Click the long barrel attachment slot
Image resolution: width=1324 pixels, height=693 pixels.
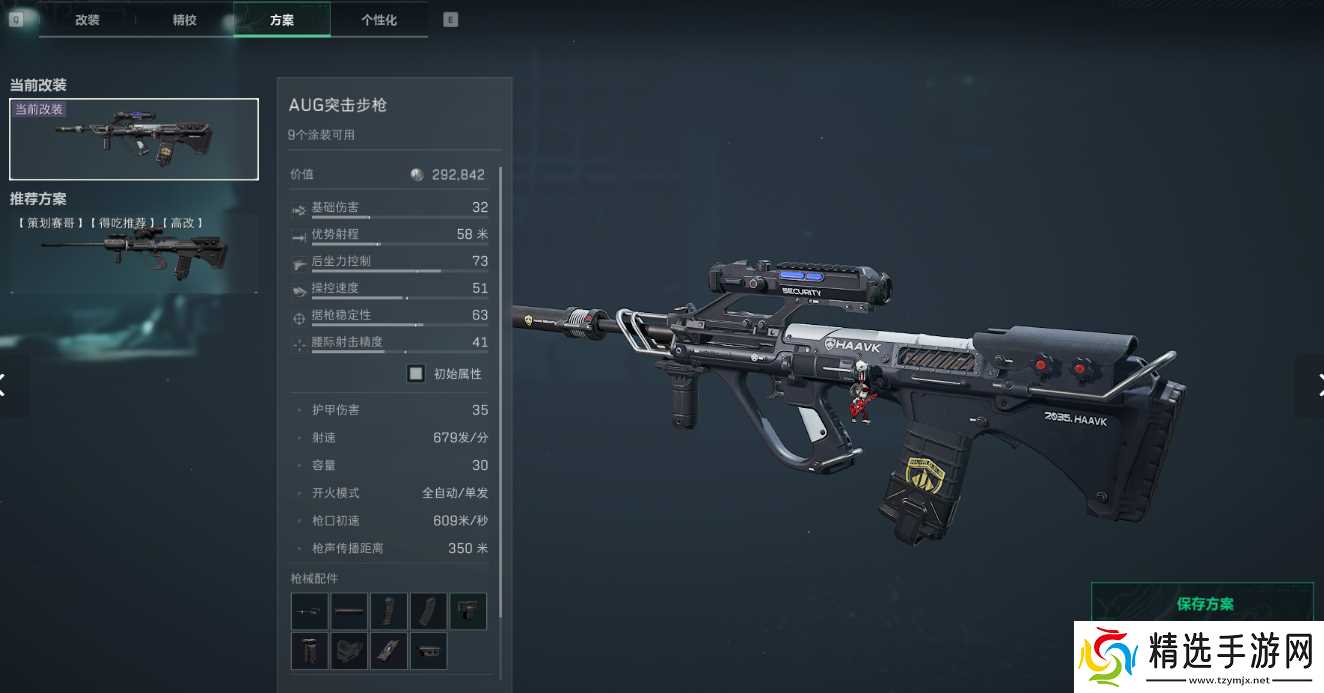click(349, 611)
